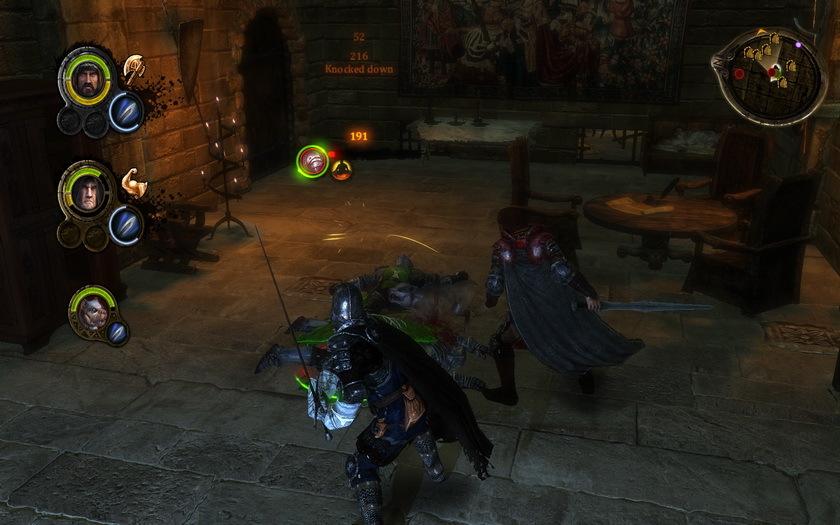
Task: Click the flexed arm strength icon
Action: (x=133, y=183)
